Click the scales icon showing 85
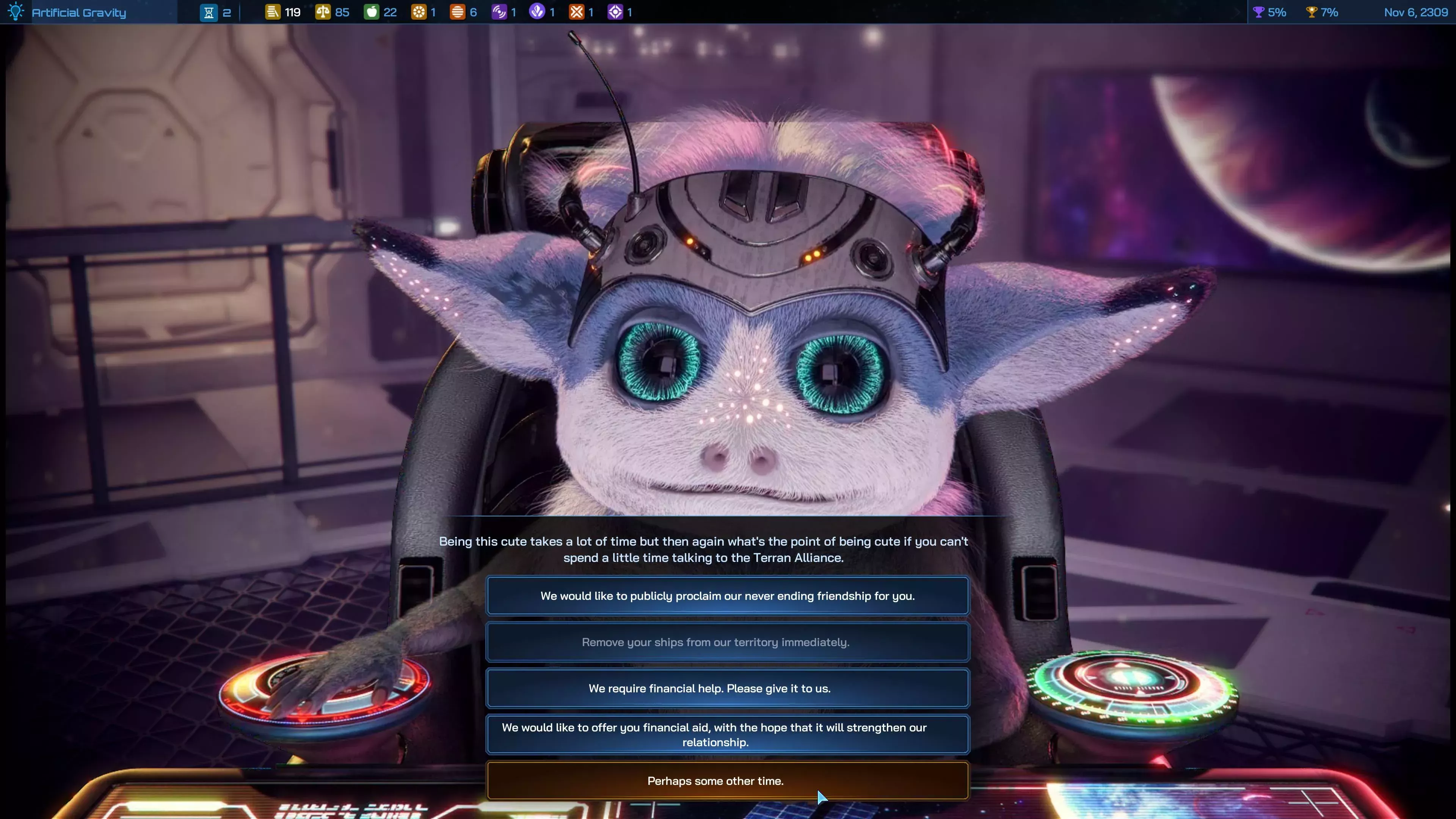This screenshot has width=1456, height=819. point(323,12)
